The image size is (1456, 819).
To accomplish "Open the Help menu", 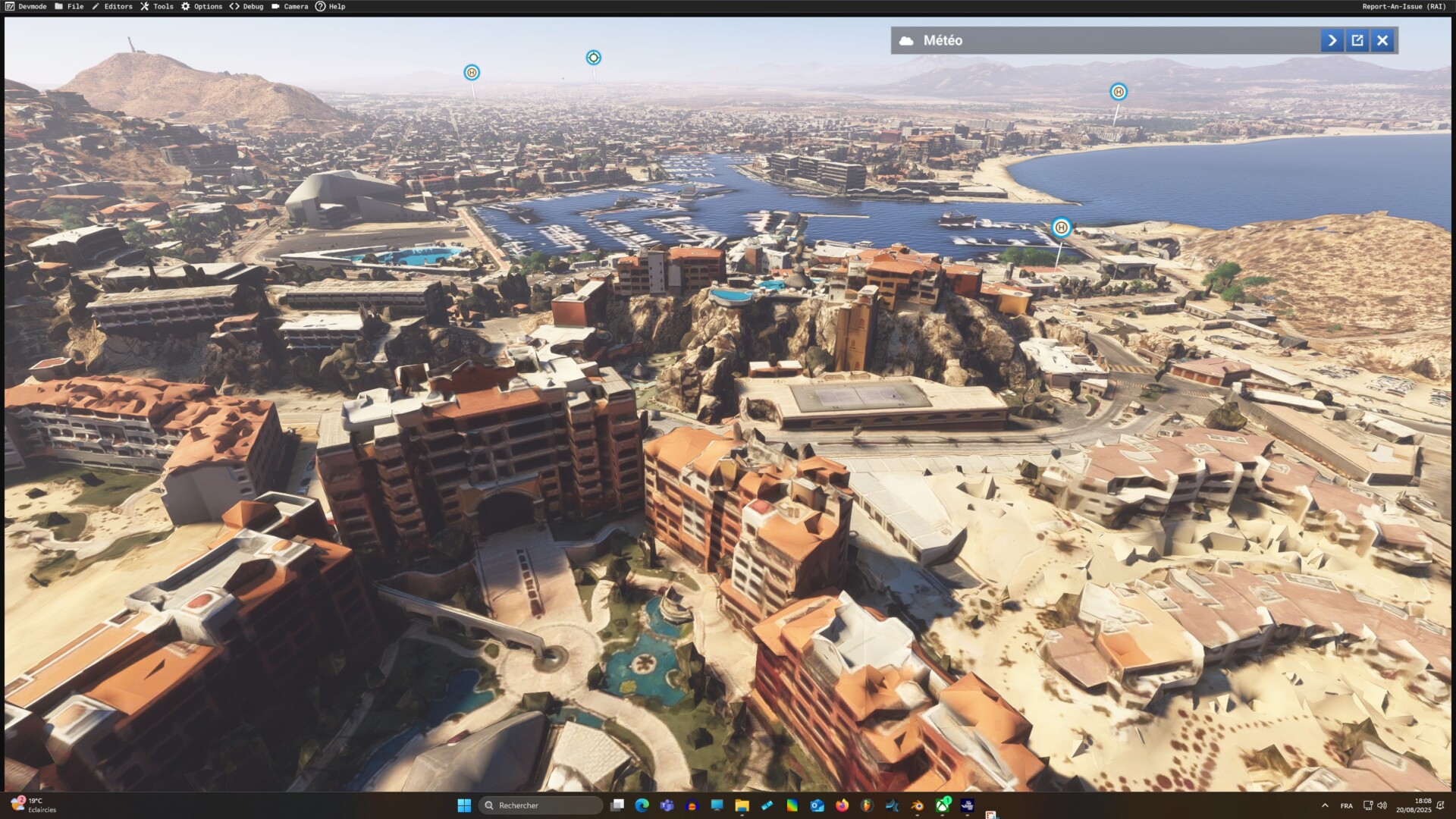I will pos(331,6).
